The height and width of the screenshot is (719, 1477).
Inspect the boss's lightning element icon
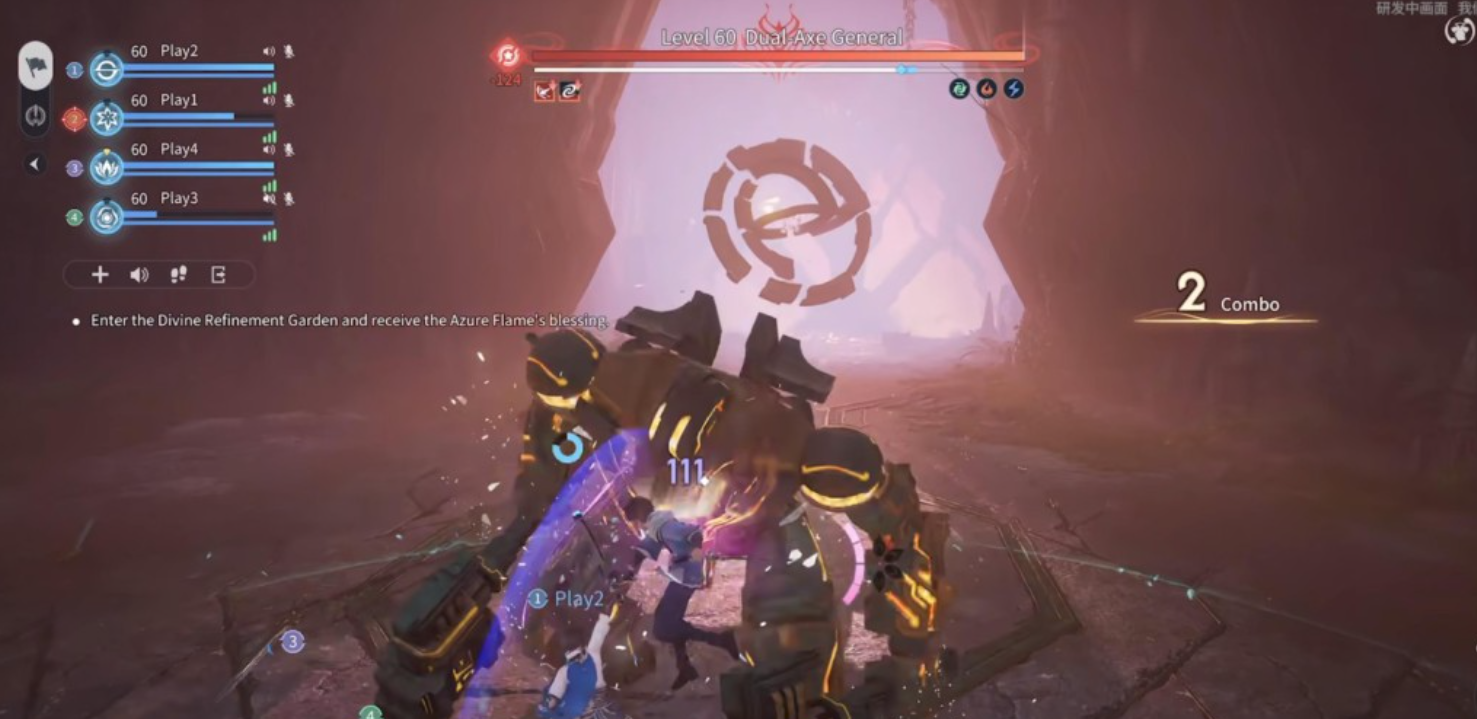coord(1013,89)
